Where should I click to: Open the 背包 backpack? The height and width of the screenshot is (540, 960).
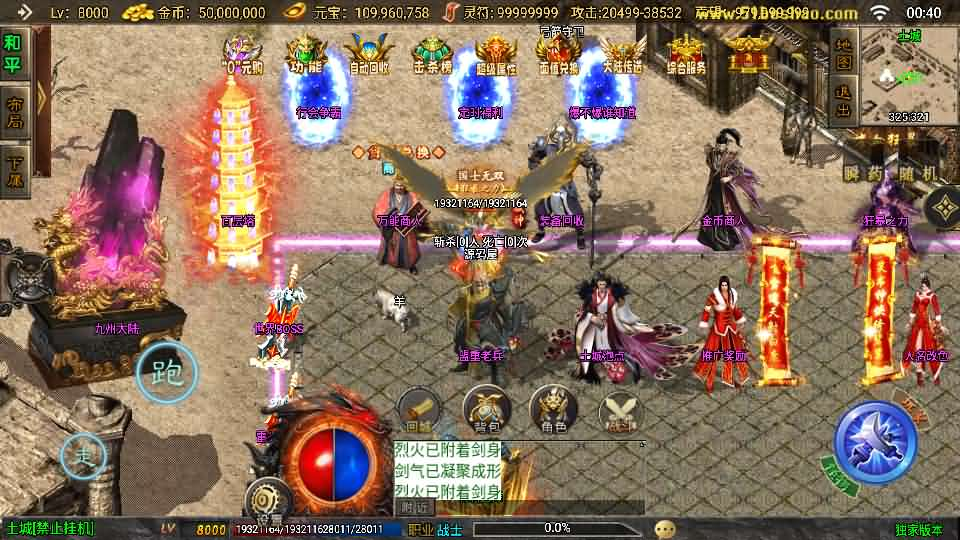(x=487, y=410)
